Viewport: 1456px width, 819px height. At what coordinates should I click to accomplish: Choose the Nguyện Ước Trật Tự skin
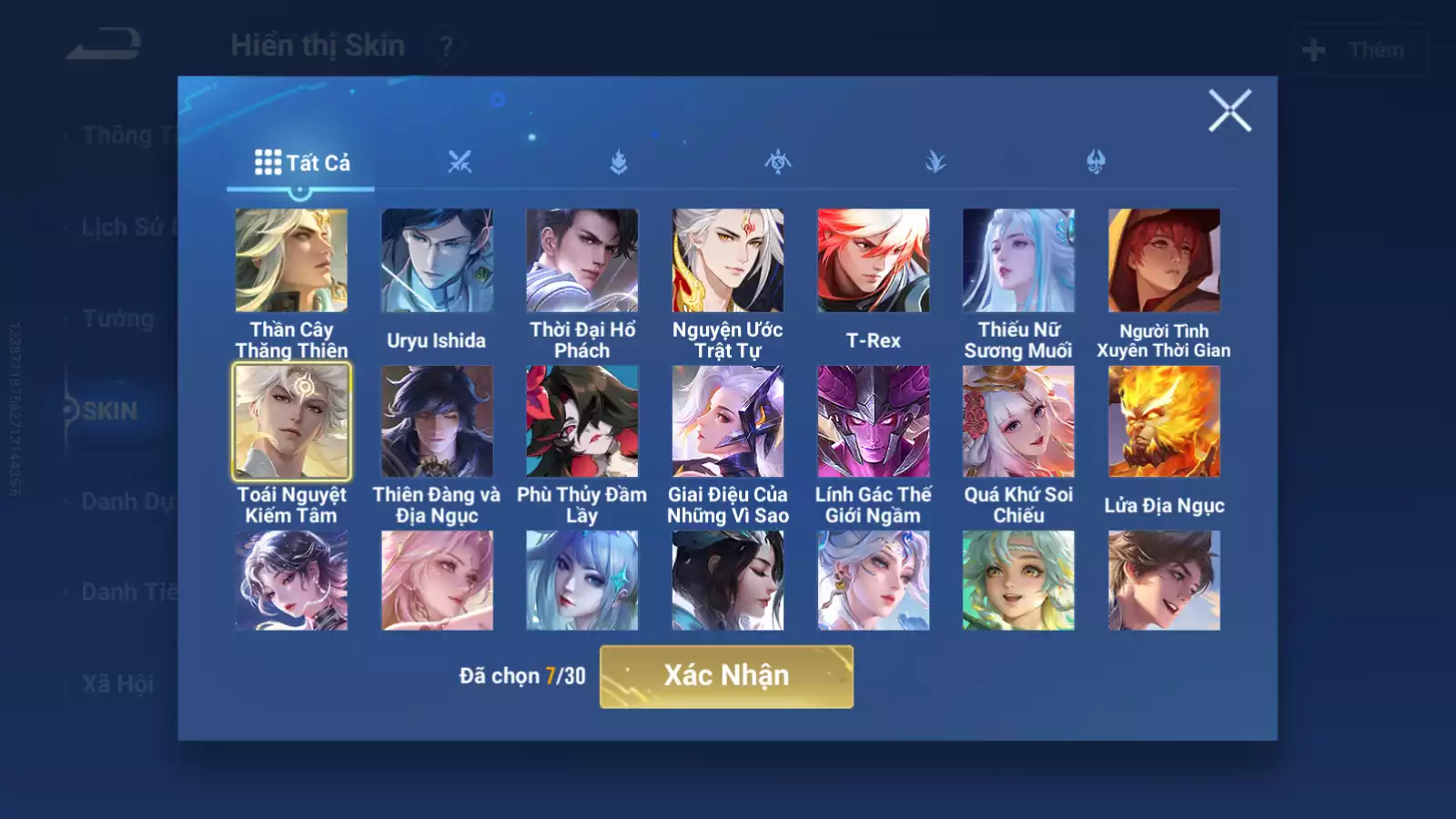click(x=728, y=261)
